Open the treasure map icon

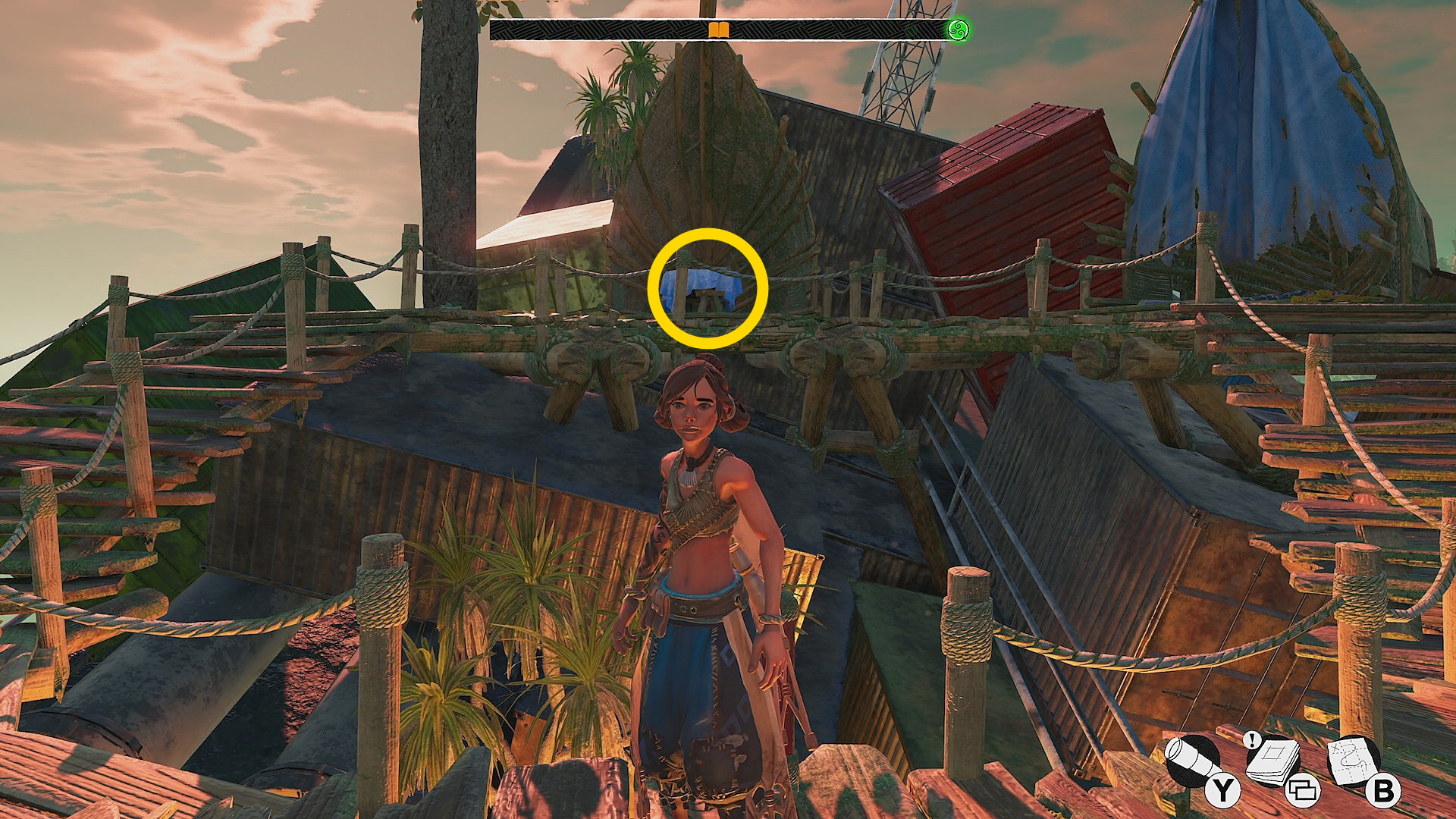coord(1355,760)
